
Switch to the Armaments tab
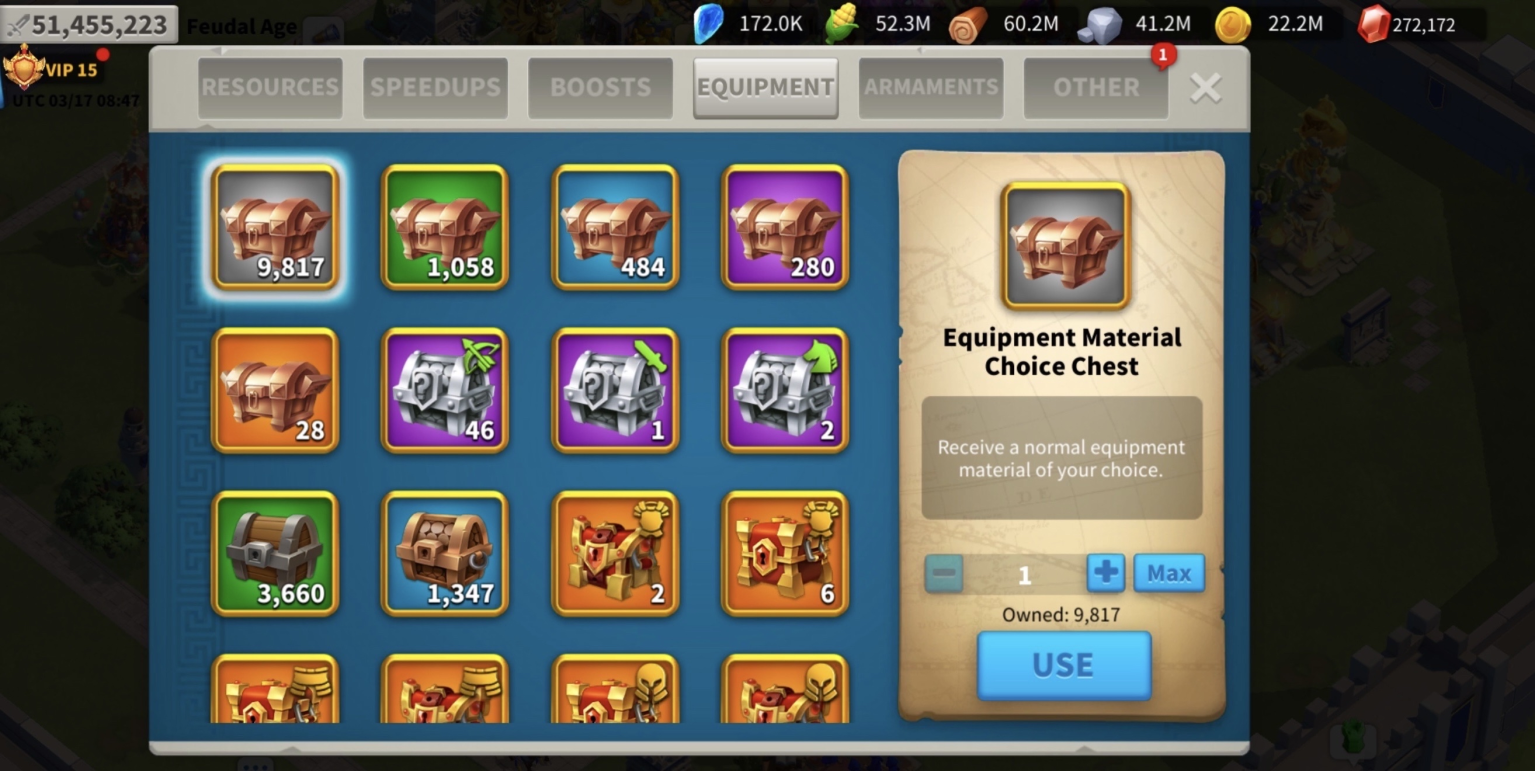point(931,88)
